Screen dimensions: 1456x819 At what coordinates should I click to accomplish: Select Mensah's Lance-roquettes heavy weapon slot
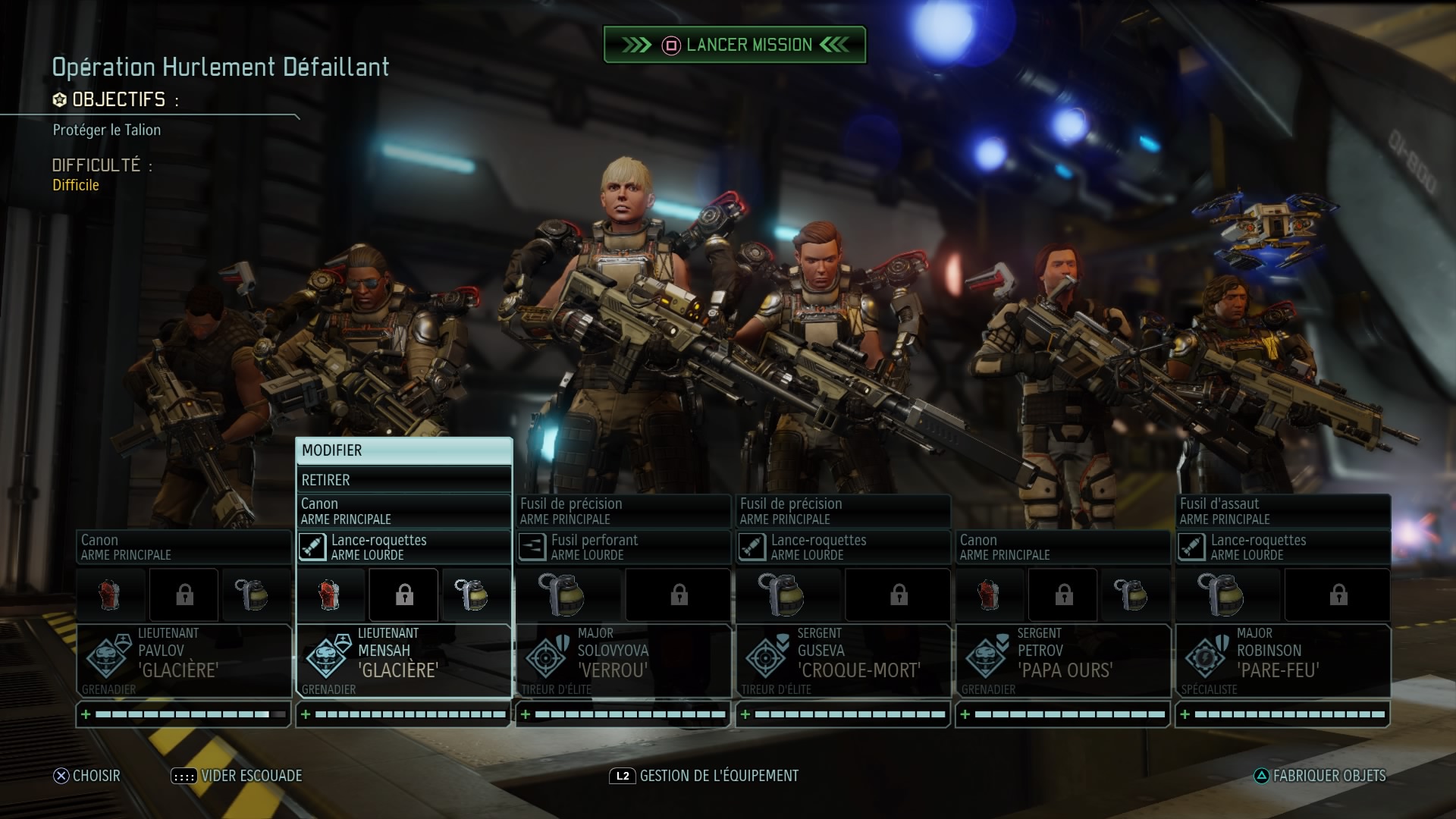(403, 547)
